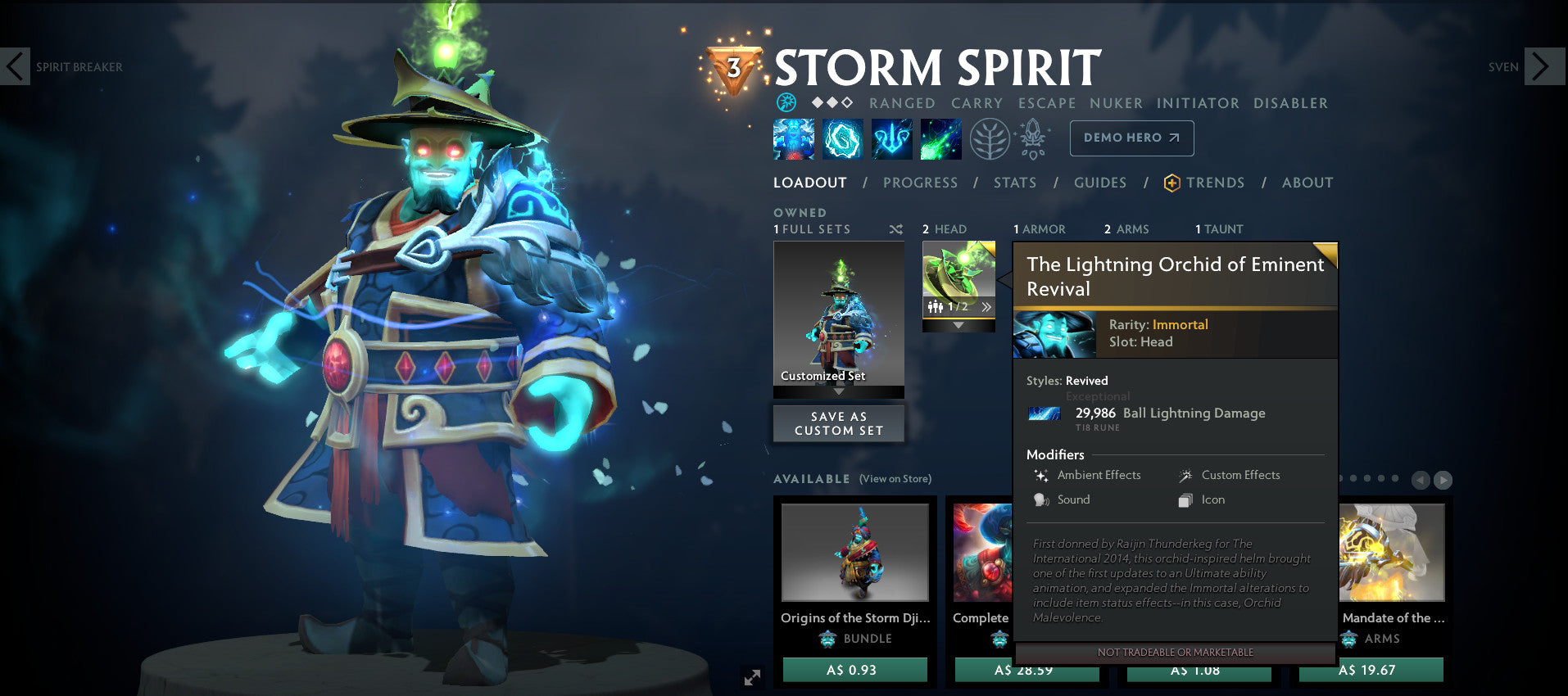Open the Ambient Effects modifier
Viewport: 1568px width, 696px height.
(1042, 475)
